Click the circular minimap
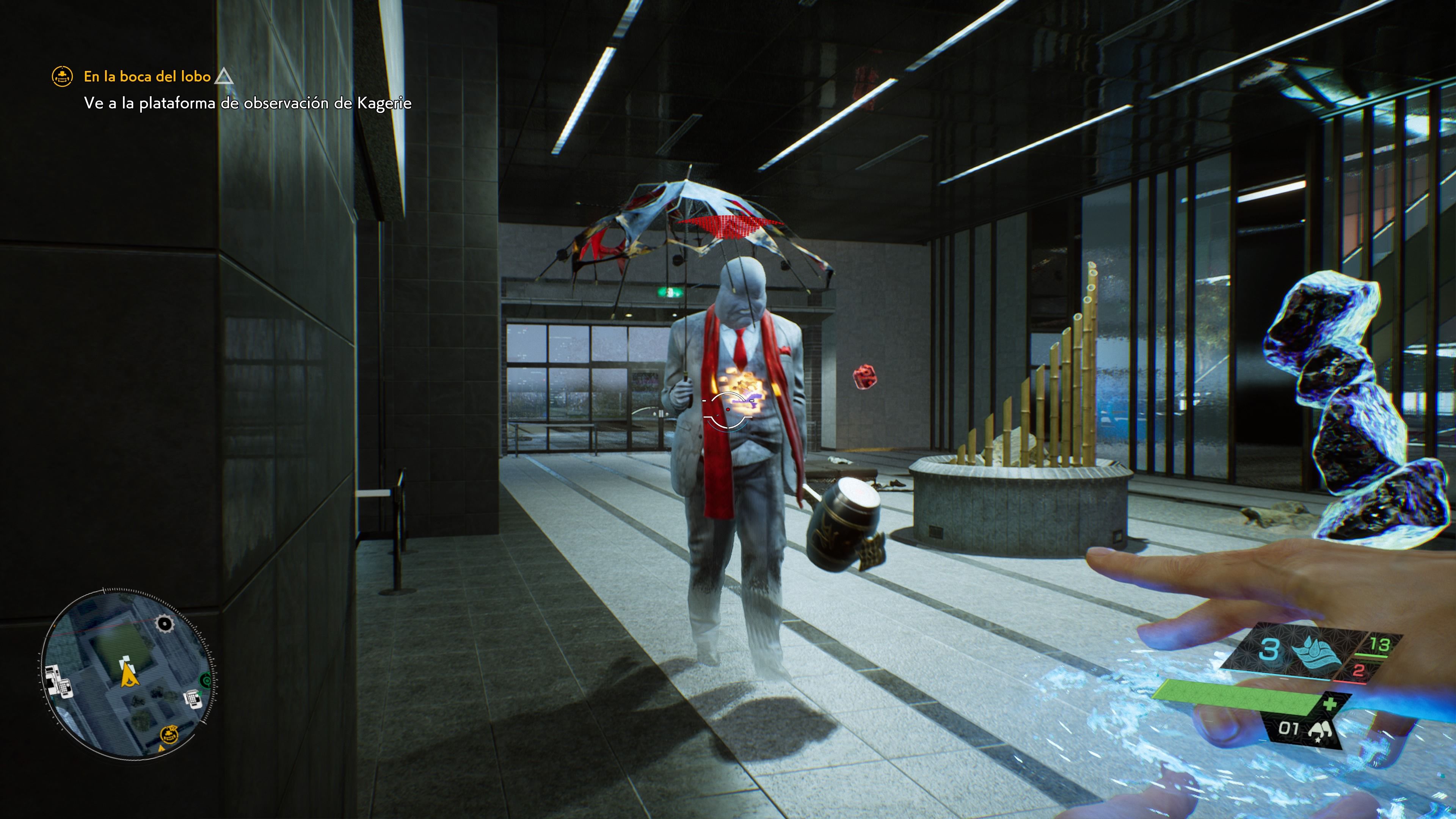 point(128,673)
